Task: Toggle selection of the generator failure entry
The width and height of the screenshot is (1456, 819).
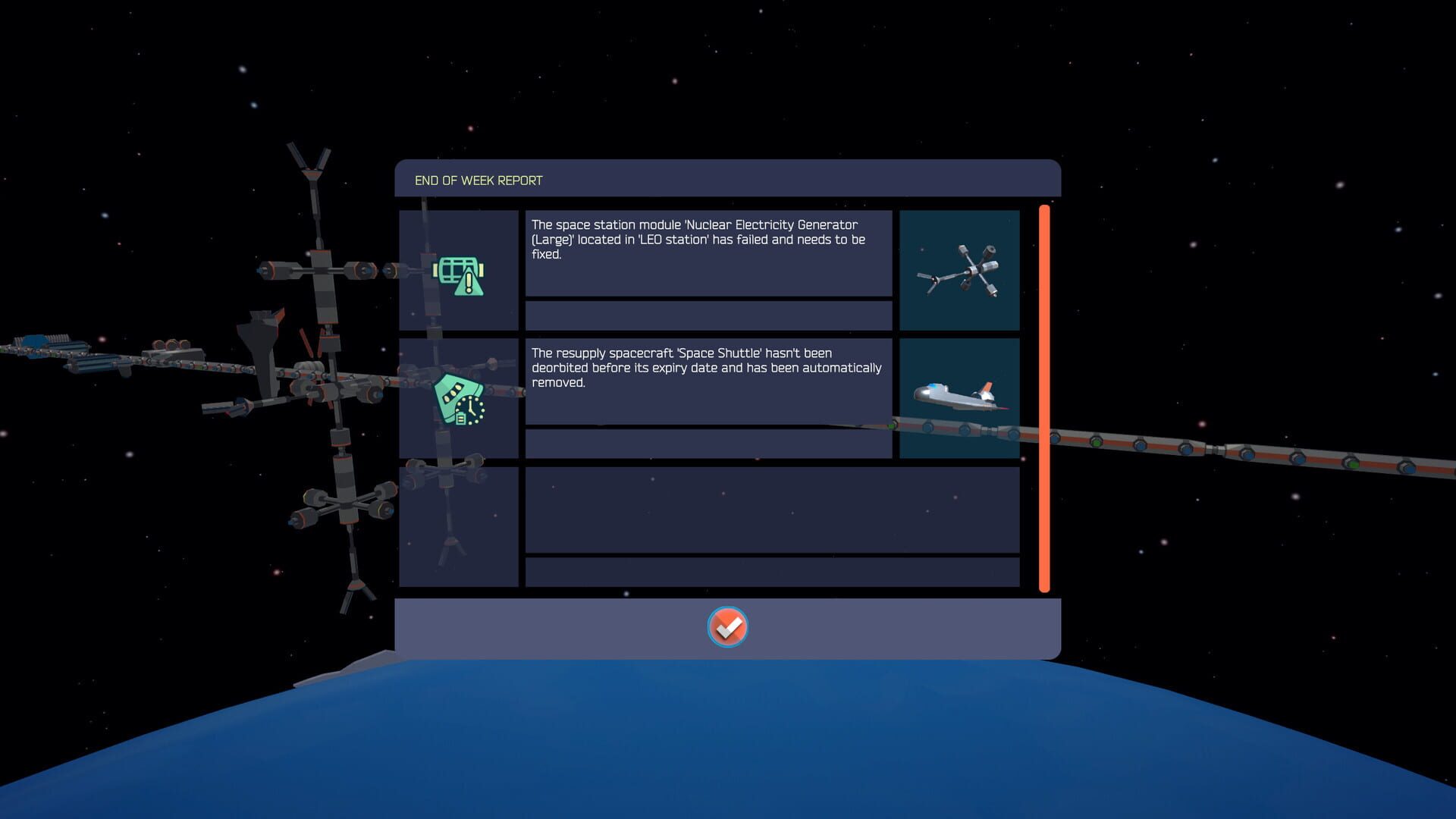Action: click(x=459, y=271)
